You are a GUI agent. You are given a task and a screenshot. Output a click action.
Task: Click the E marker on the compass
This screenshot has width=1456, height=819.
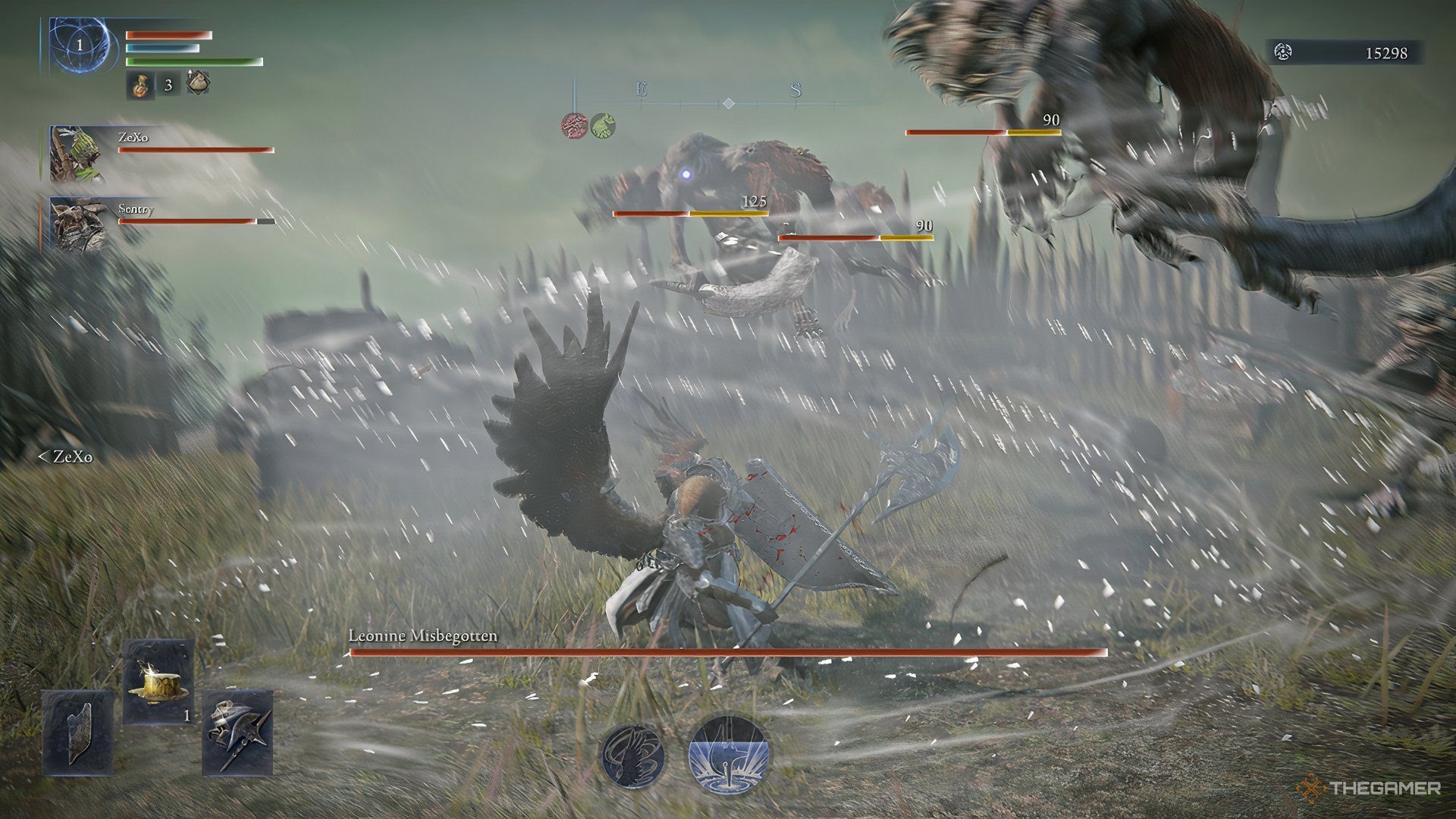[641, 89]
